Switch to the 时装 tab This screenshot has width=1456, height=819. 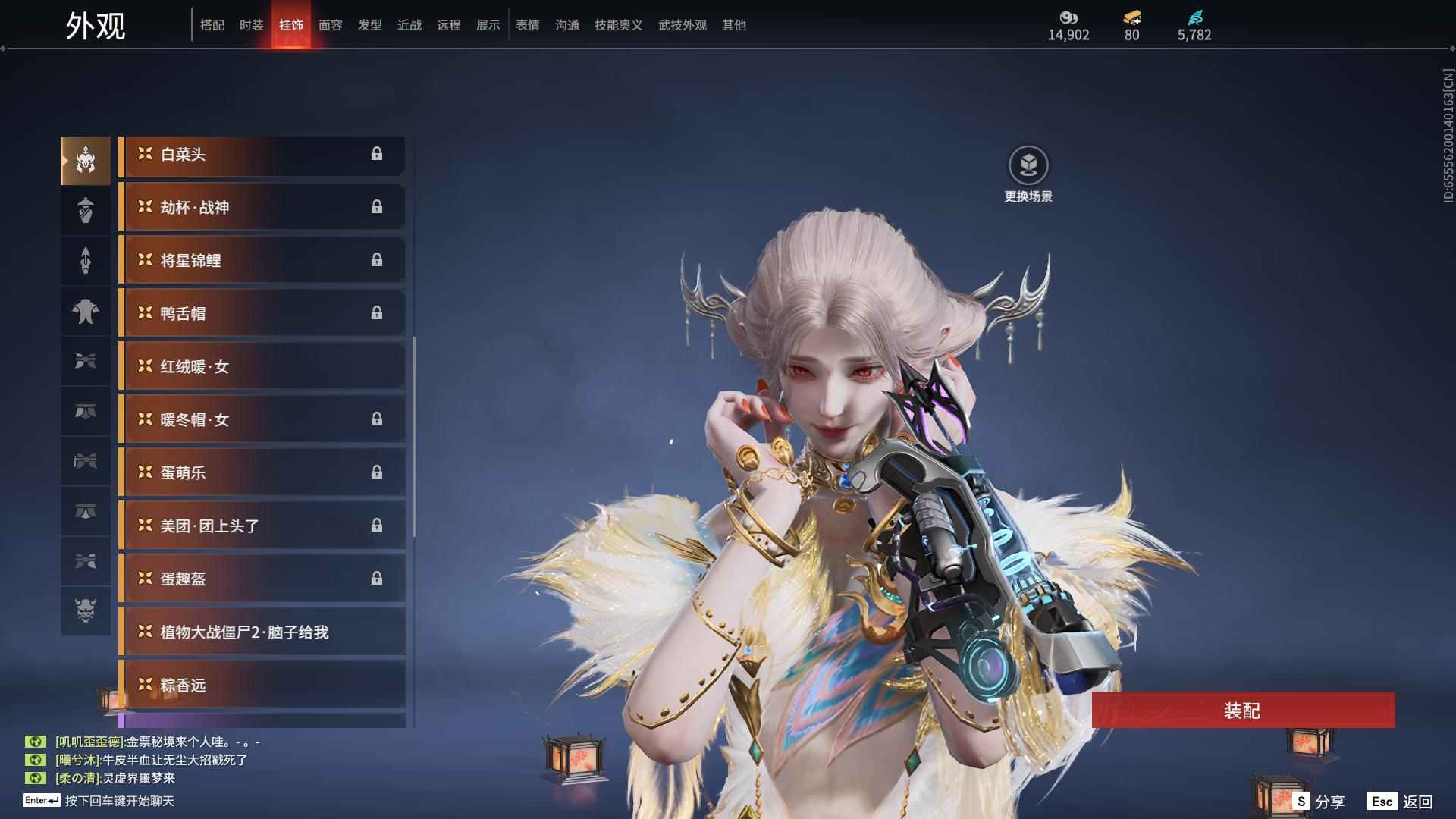pyautogui.click(x=252, y=25)
